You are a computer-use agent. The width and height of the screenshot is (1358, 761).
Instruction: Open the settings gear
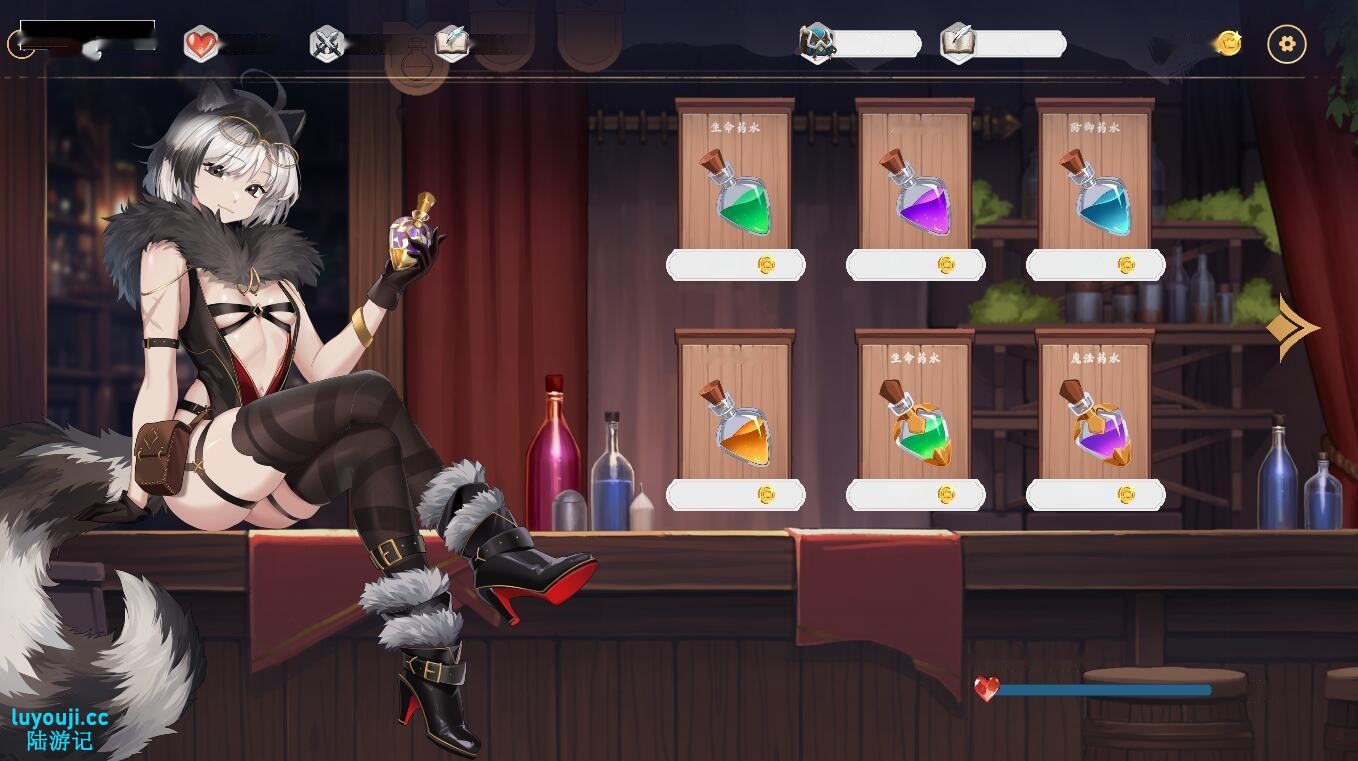point(1287,44)
